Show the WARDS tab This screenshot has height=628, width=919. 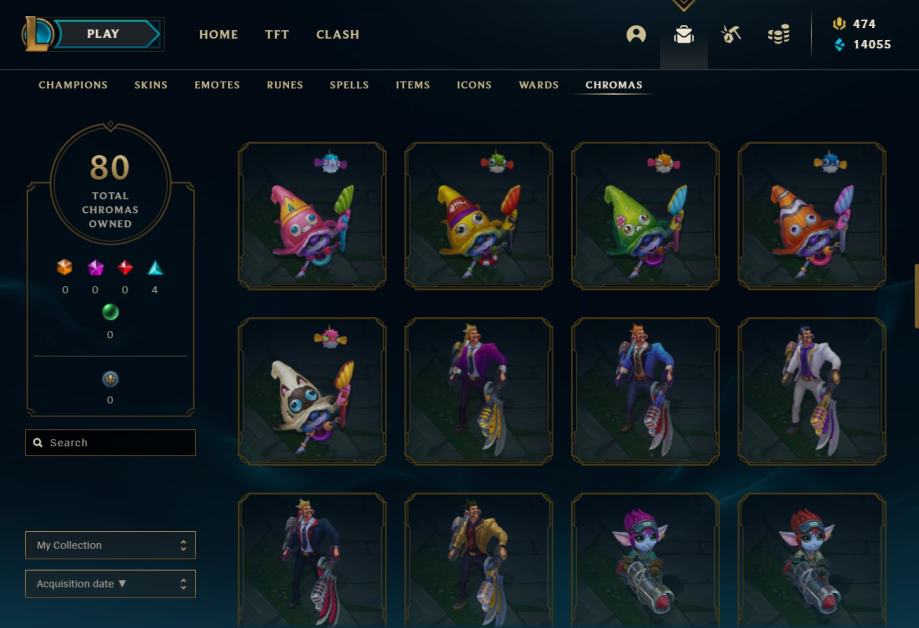pyautogui.click(x=539, y=85)
